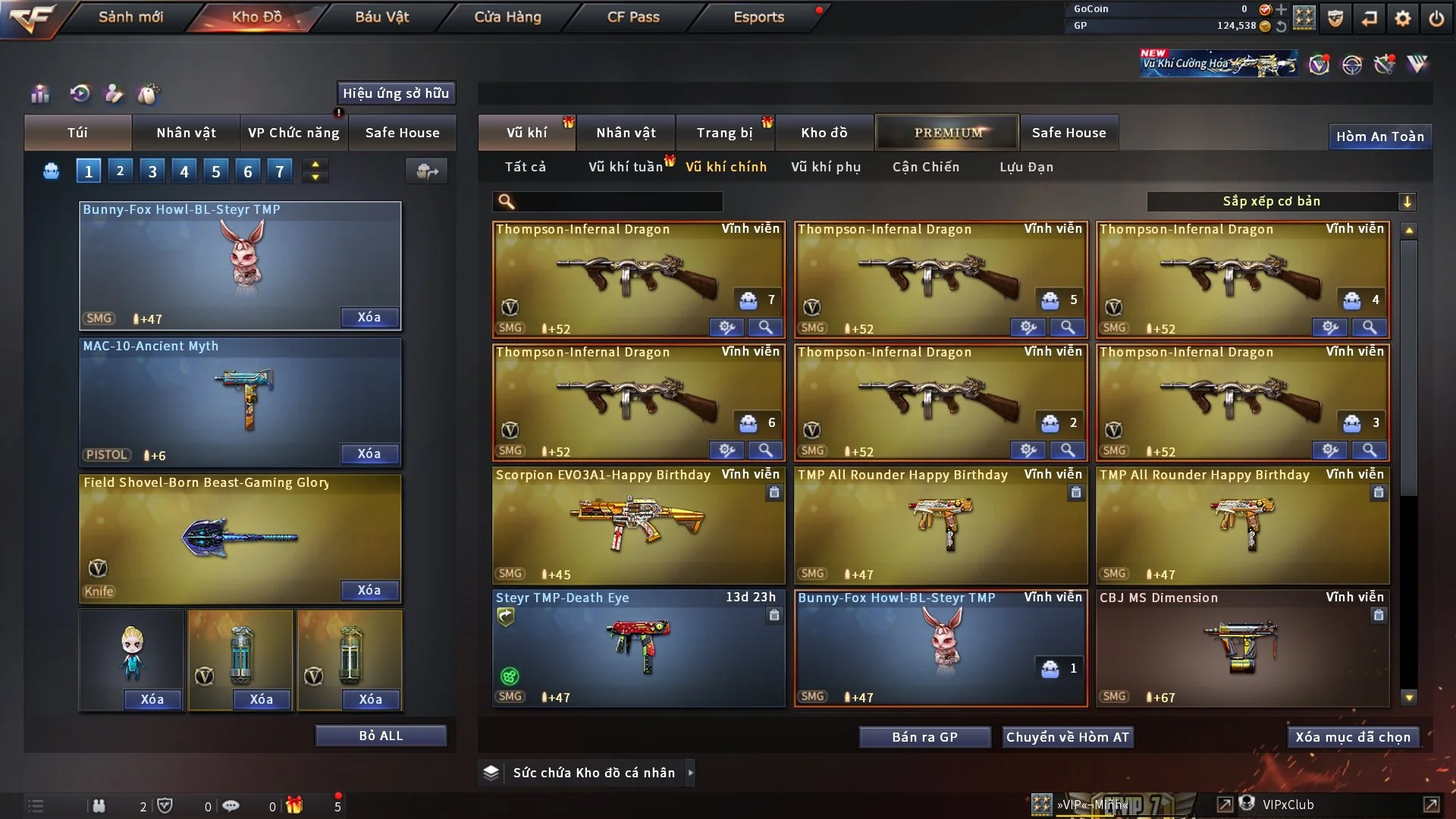
Task: Filter by Vũ khí phụ
Action: click(826, 167)
